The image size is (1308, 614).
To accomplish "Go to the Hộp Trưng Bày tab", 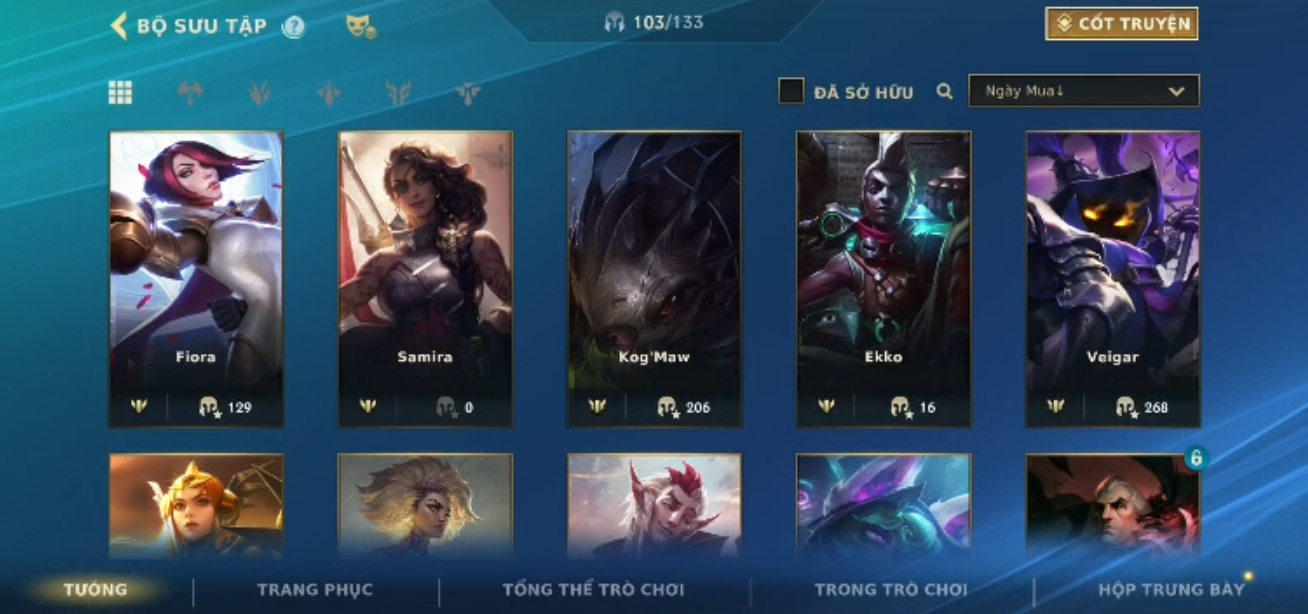I will coord(1171,590).
